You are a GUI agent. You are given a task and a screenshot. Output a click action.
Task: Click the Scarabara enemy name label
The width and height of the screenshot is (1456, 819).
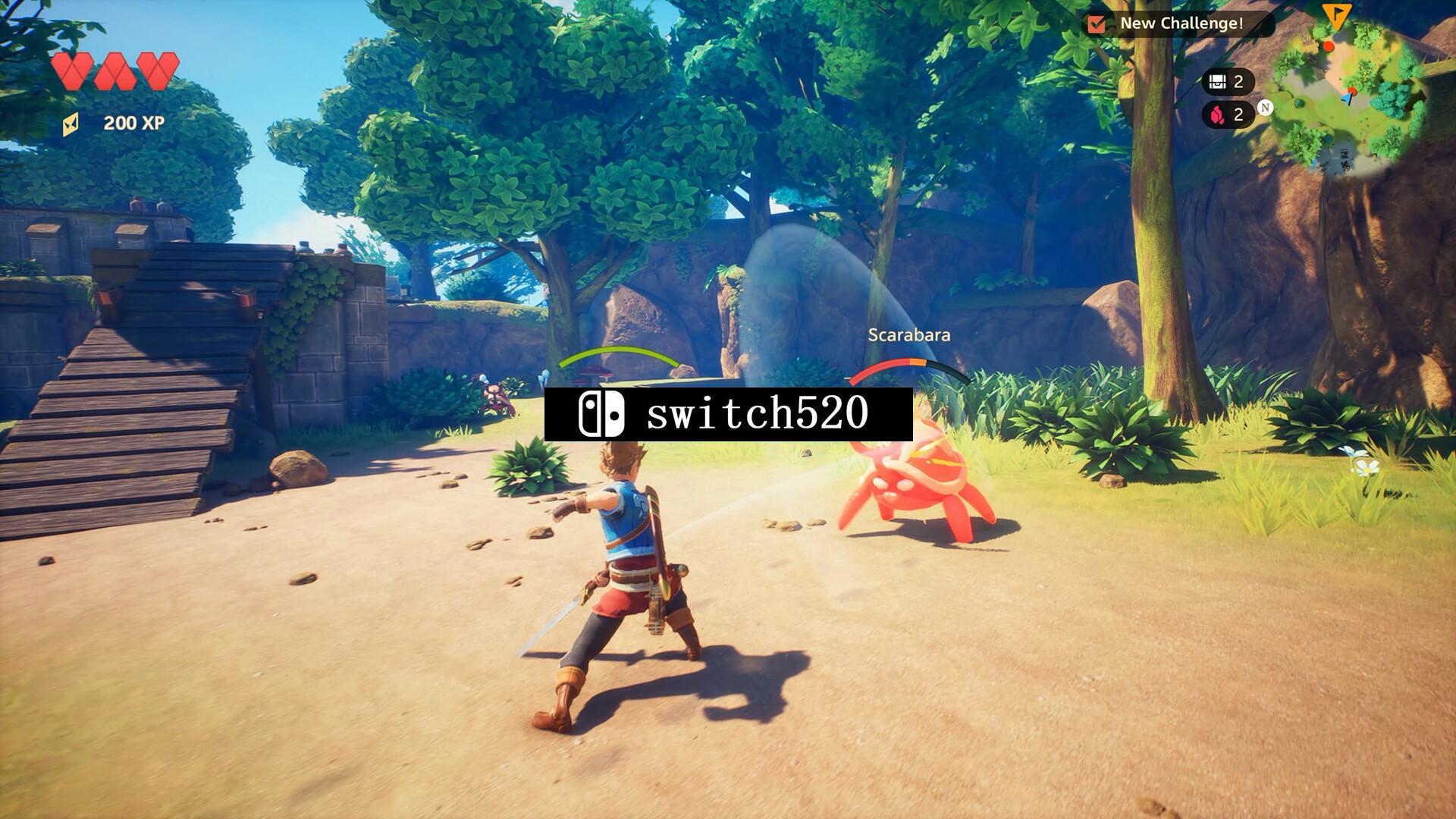pos(911,334)
